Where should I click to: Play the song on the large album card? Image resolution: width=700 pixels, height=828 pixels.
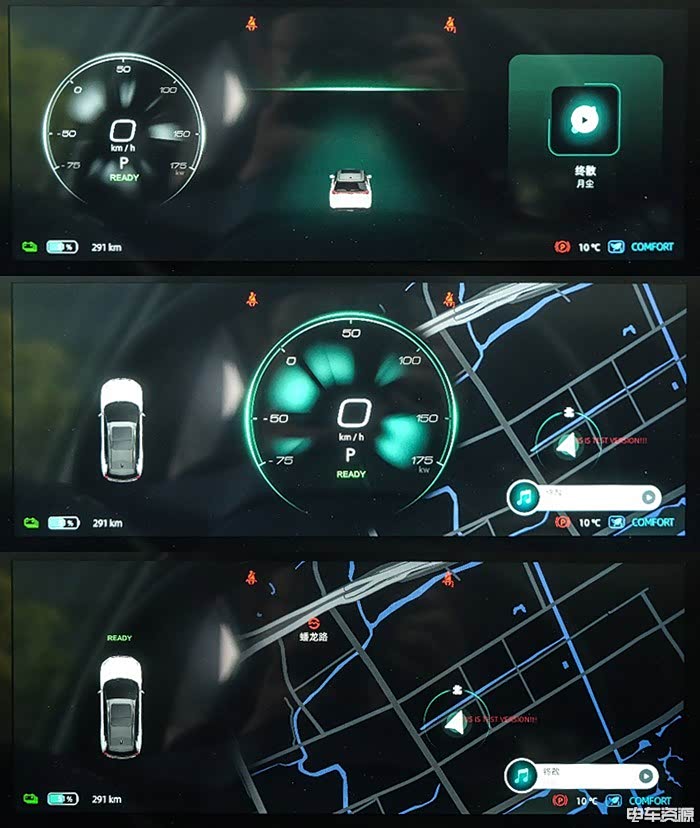coord(583,120)
